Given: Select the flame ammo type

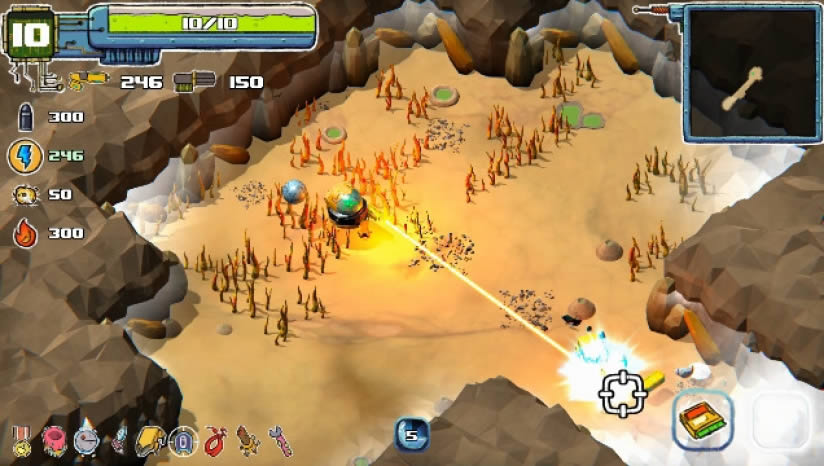Looking at the screenshot, I should tap(24, 233).
